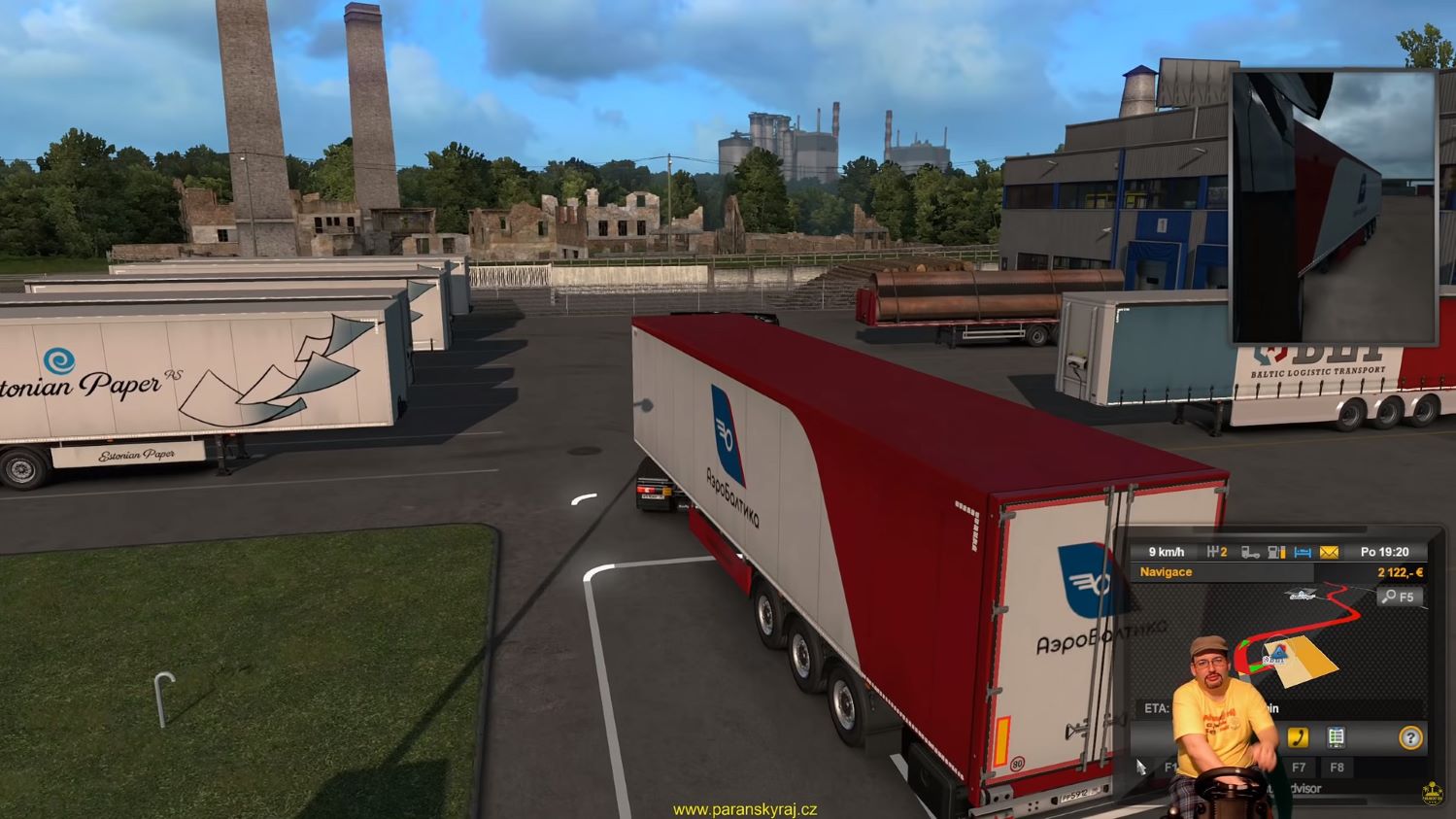1456x819 pixels.
Task: Click the magnifier map zoom button
Action: point(1400,597)
